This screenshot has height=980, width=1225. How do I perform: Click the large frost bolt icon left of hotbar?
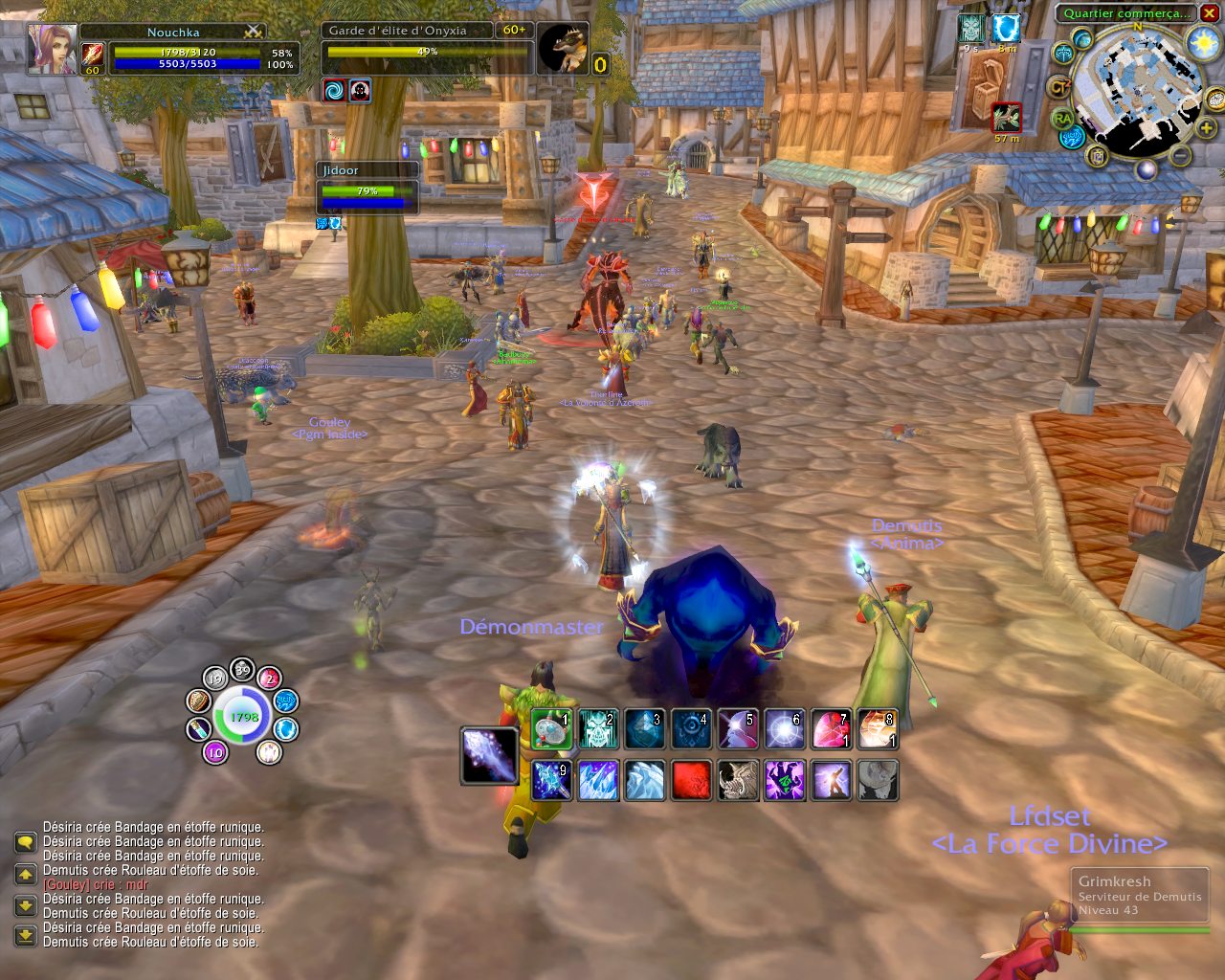[x=490, y=755]
